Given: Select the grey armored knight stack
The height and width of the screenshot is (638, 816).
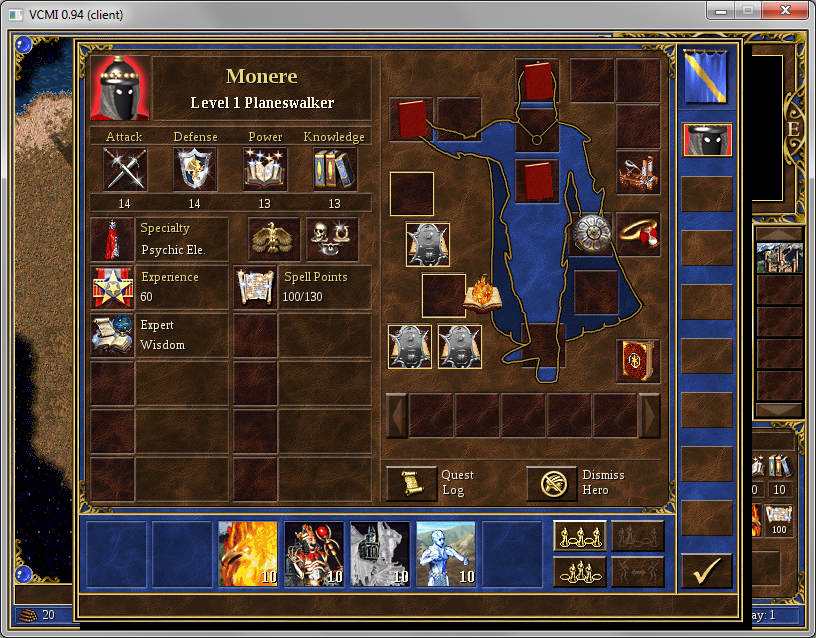Looking at the screenshot, I should pyautogui.click(x=380, y=552).
